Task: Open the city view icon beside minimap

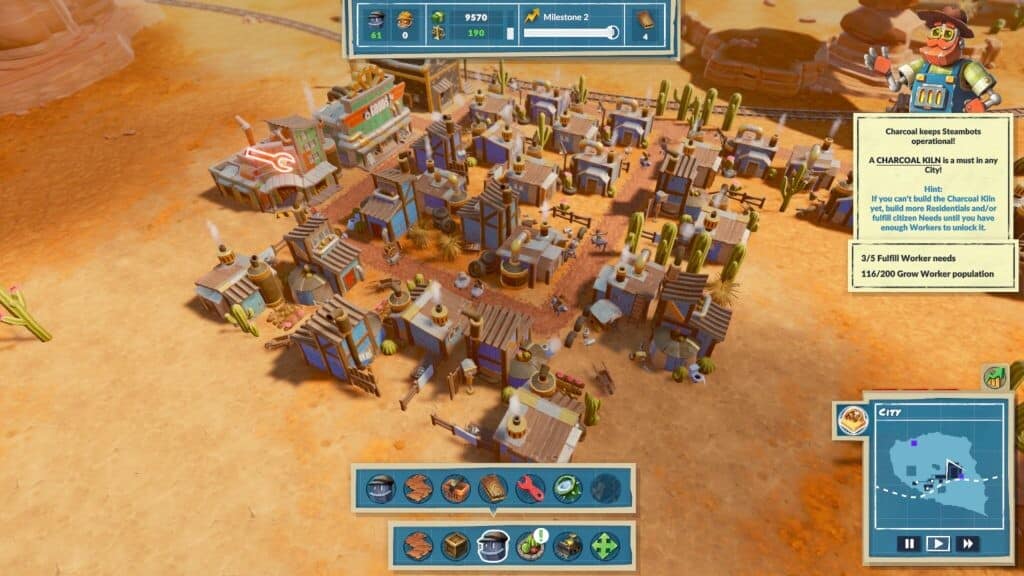Action: (851, 421)
